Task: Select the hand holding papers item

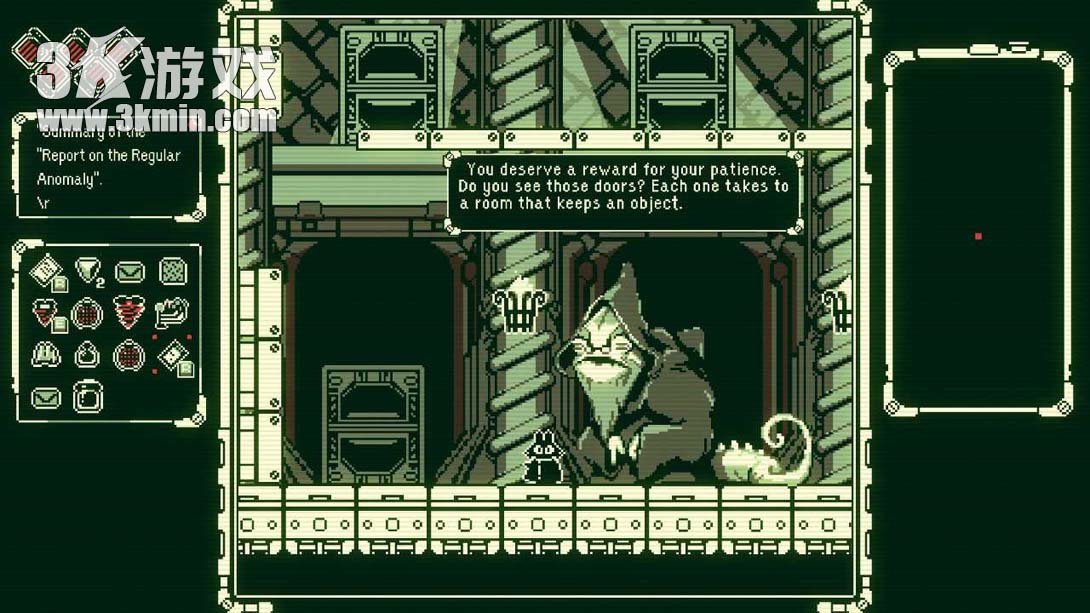Action: (x=172, y=312)
